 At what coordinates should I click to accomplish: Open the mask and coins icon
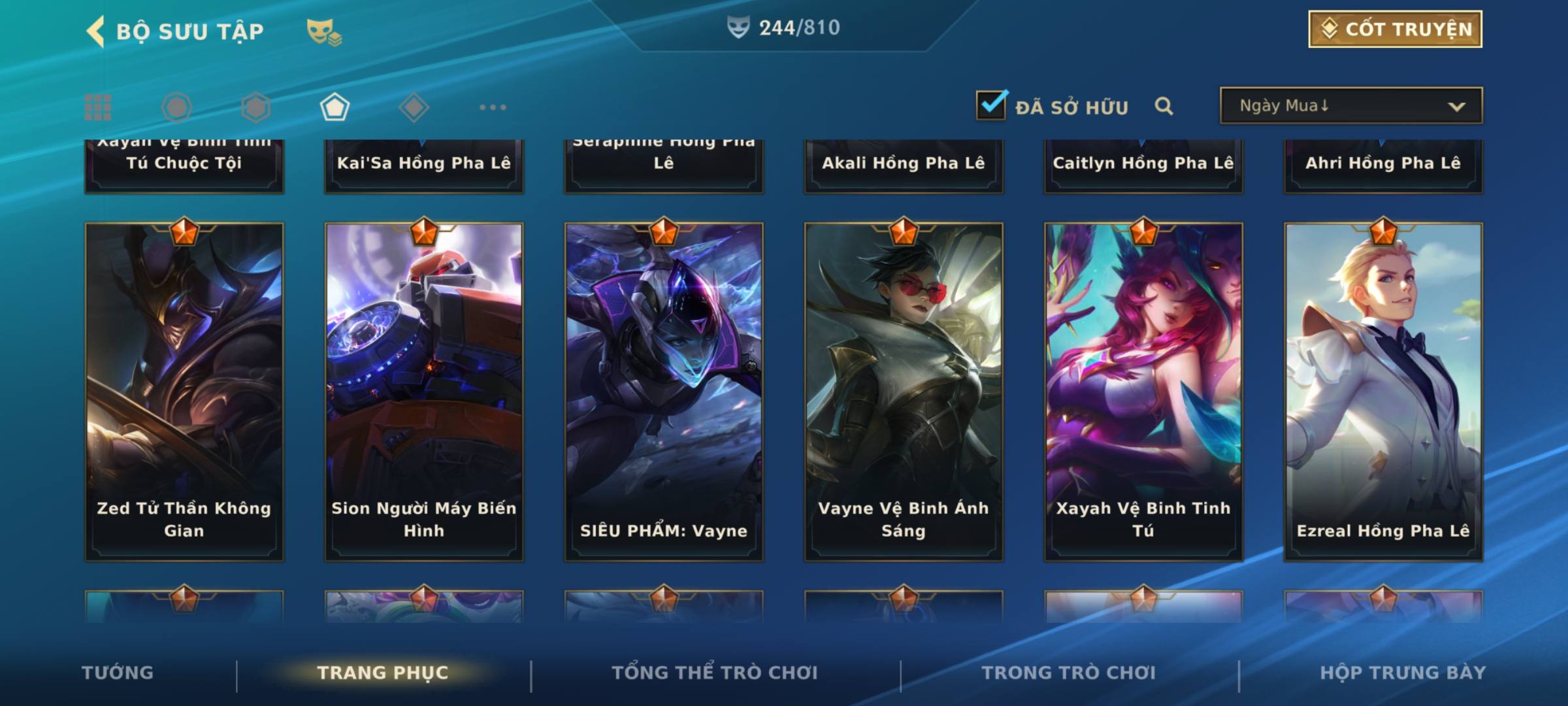point(324,31)
